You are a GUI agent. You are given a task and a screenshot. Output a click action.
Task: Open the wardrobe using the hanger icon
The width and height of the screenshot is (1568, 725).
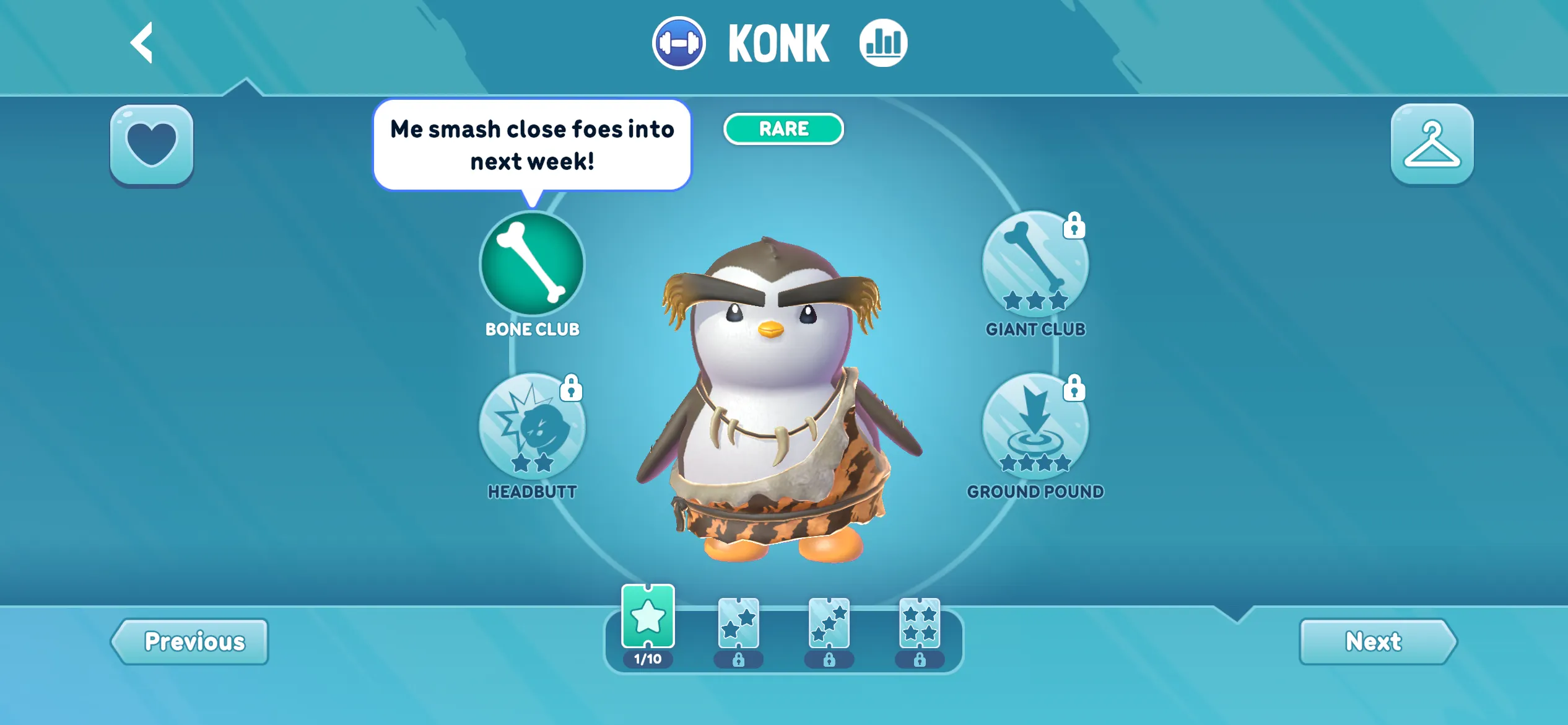(x=1432, y=144)
